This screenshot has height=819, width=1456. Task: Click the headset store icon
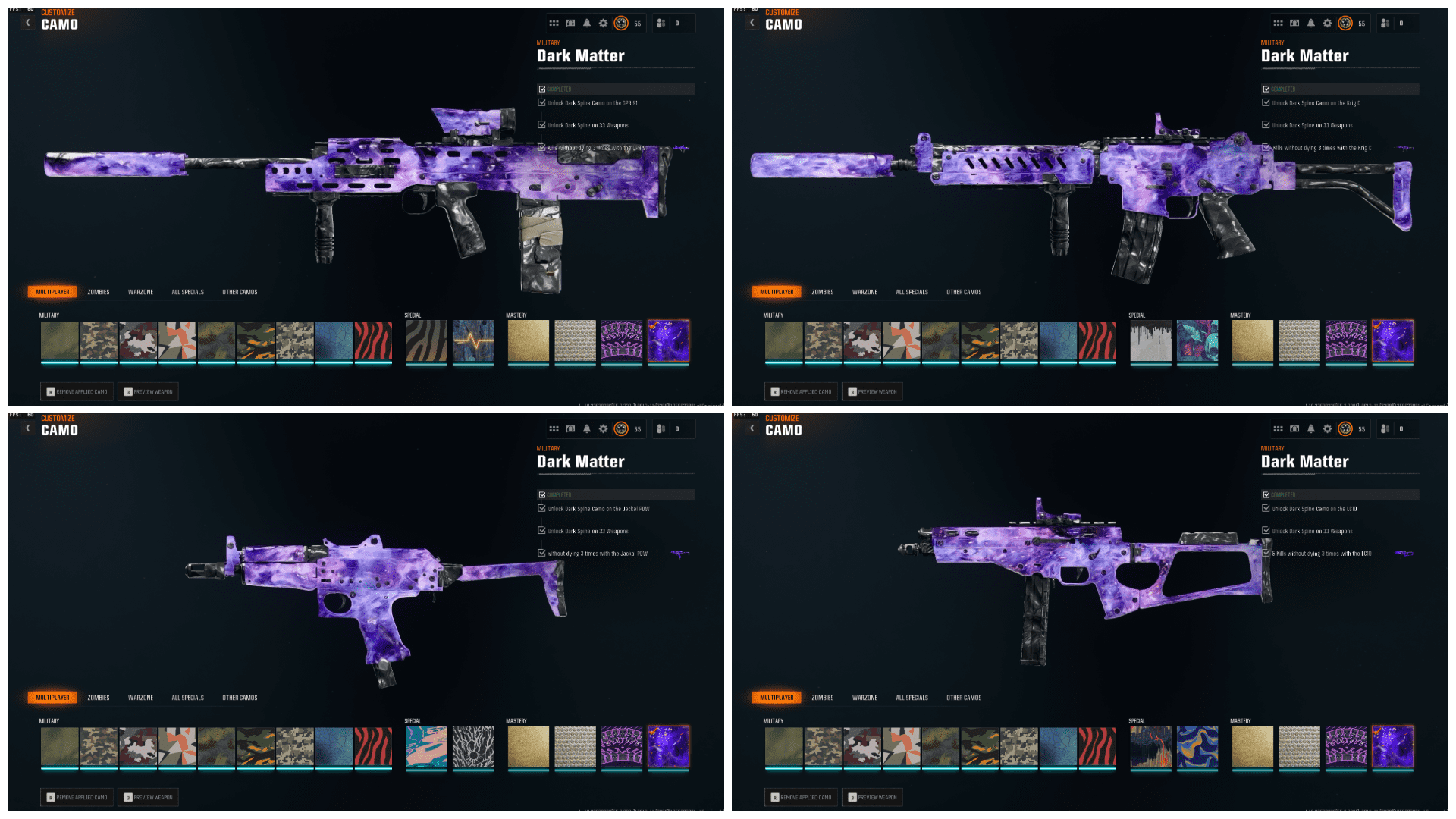[570, 23]
